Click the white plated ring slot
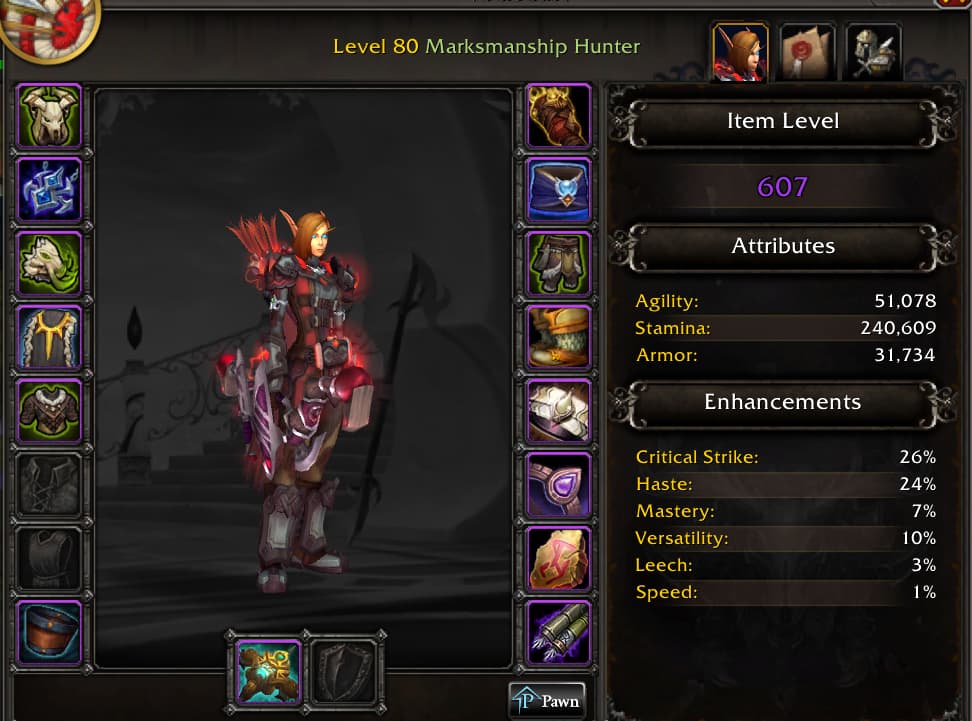Screen dimensions: 972x721 (559, 412)
